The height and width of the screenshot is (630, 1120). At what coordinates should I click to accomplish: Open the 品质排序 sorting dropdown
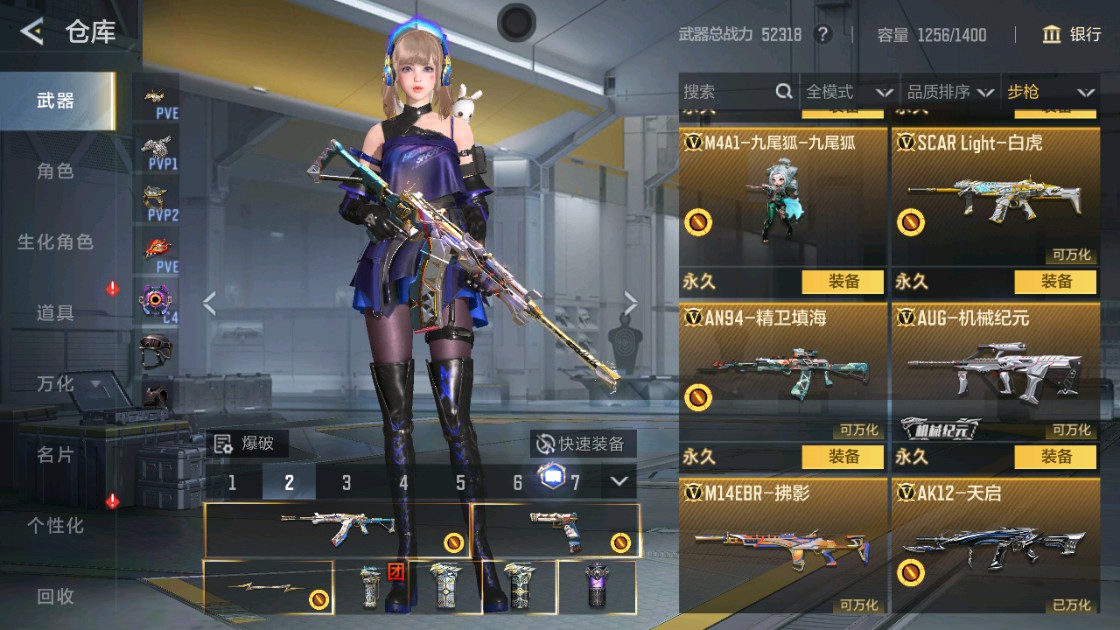pos(949,92)
